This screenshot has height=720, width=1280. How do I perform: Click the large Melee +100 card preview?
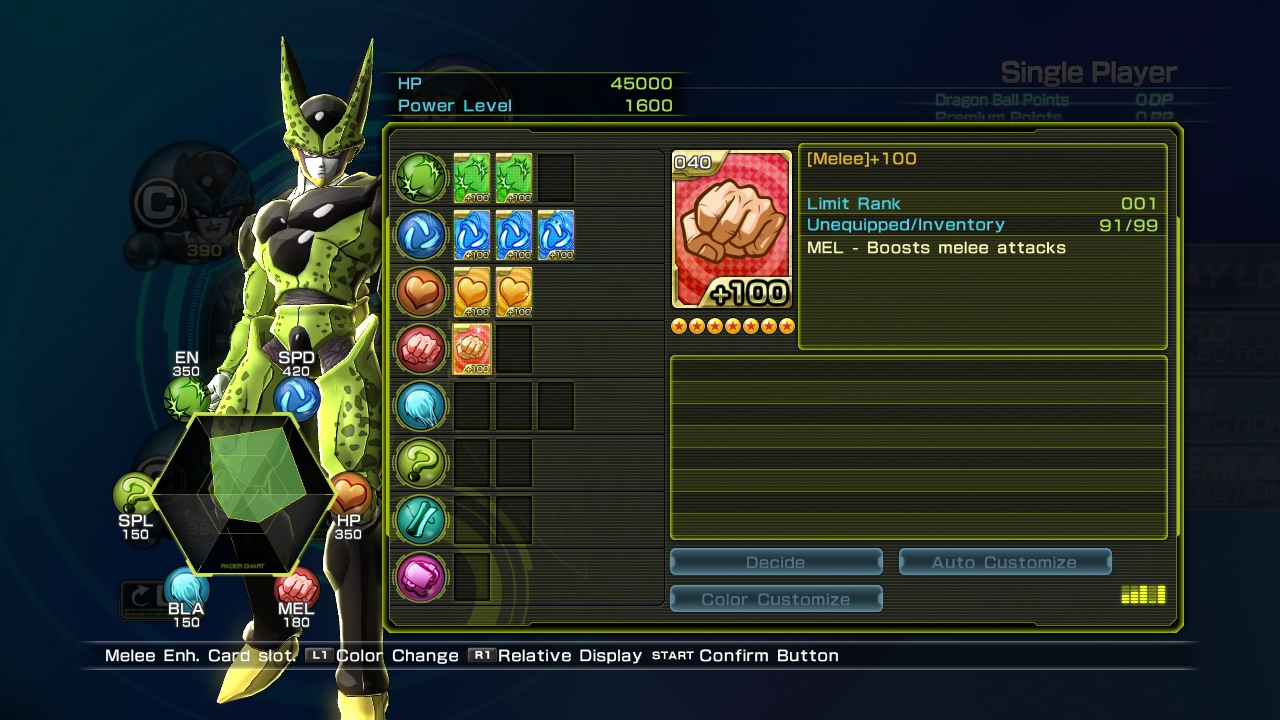point(731,229)
